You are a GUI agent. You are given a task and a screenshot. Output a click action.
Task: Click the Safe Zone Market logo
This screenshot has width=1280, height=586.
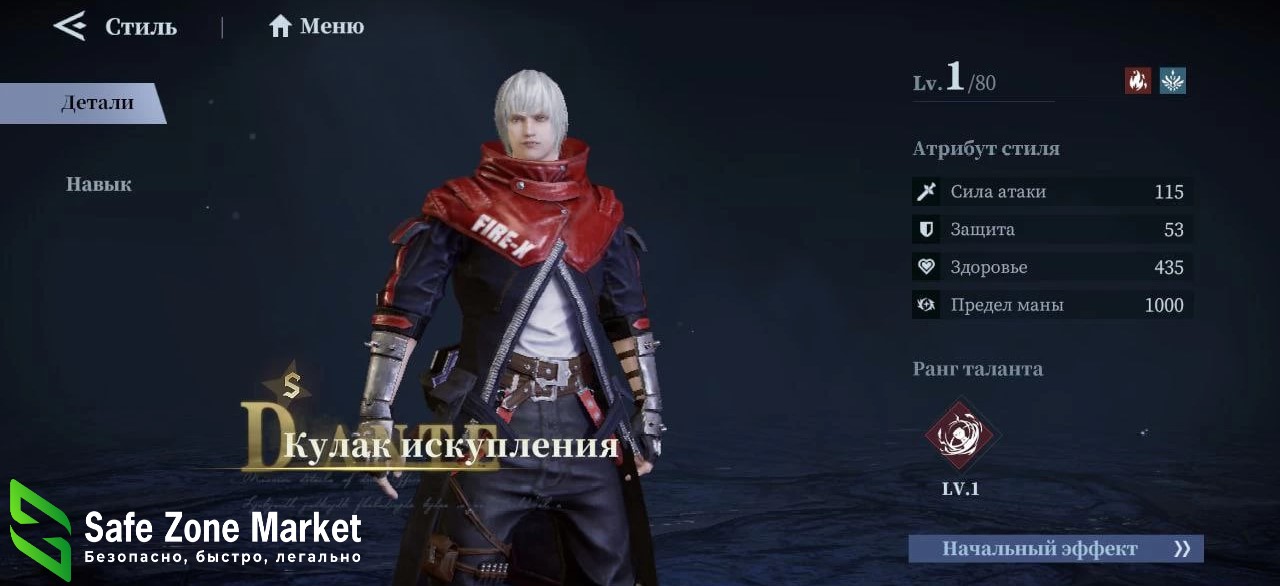(x=40, y=530)
